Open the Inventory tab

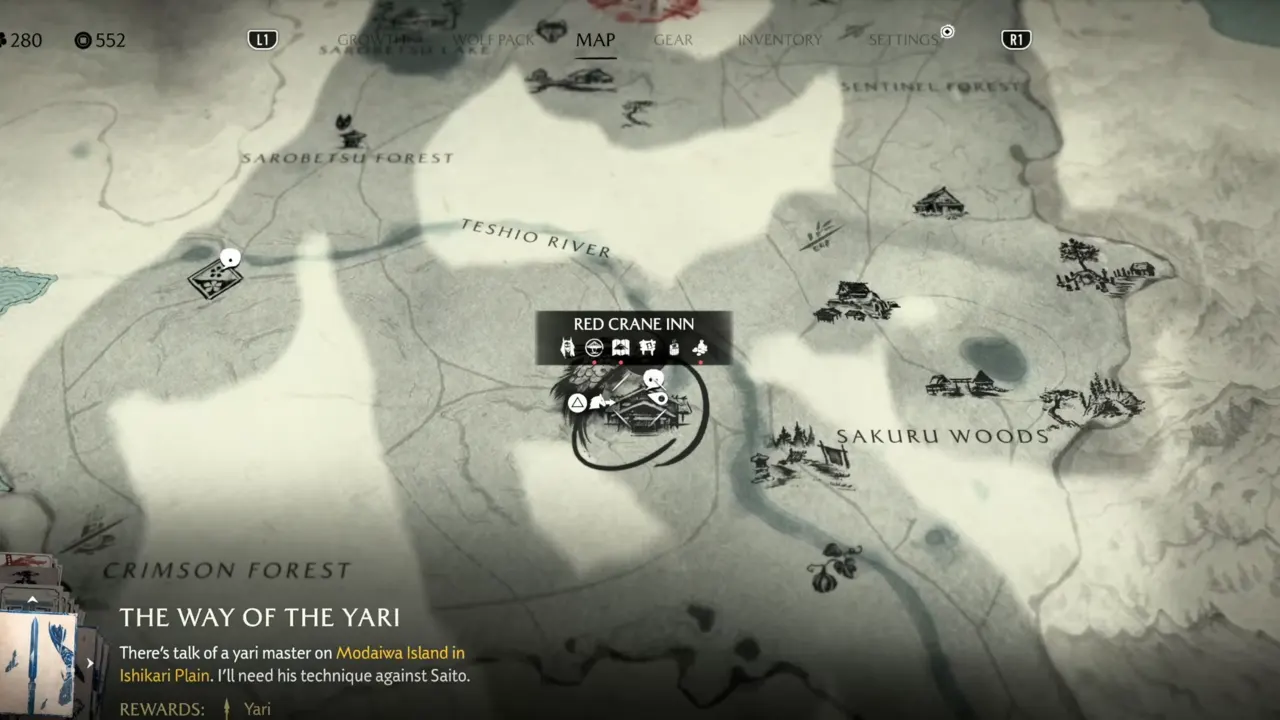point(779,40)
